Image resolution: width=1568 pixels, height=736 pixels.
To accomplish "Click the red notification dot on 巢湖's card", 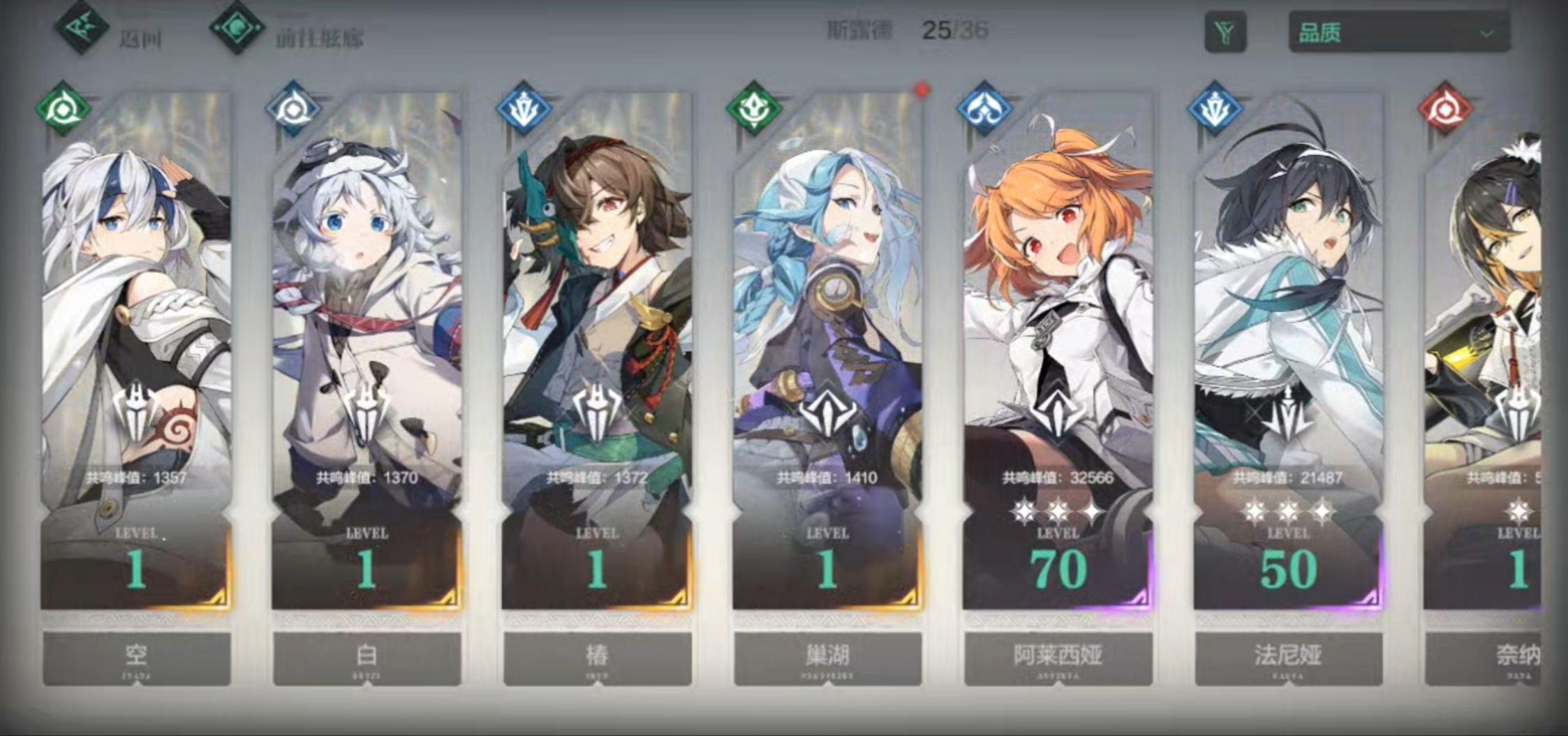I will [922, 89].
